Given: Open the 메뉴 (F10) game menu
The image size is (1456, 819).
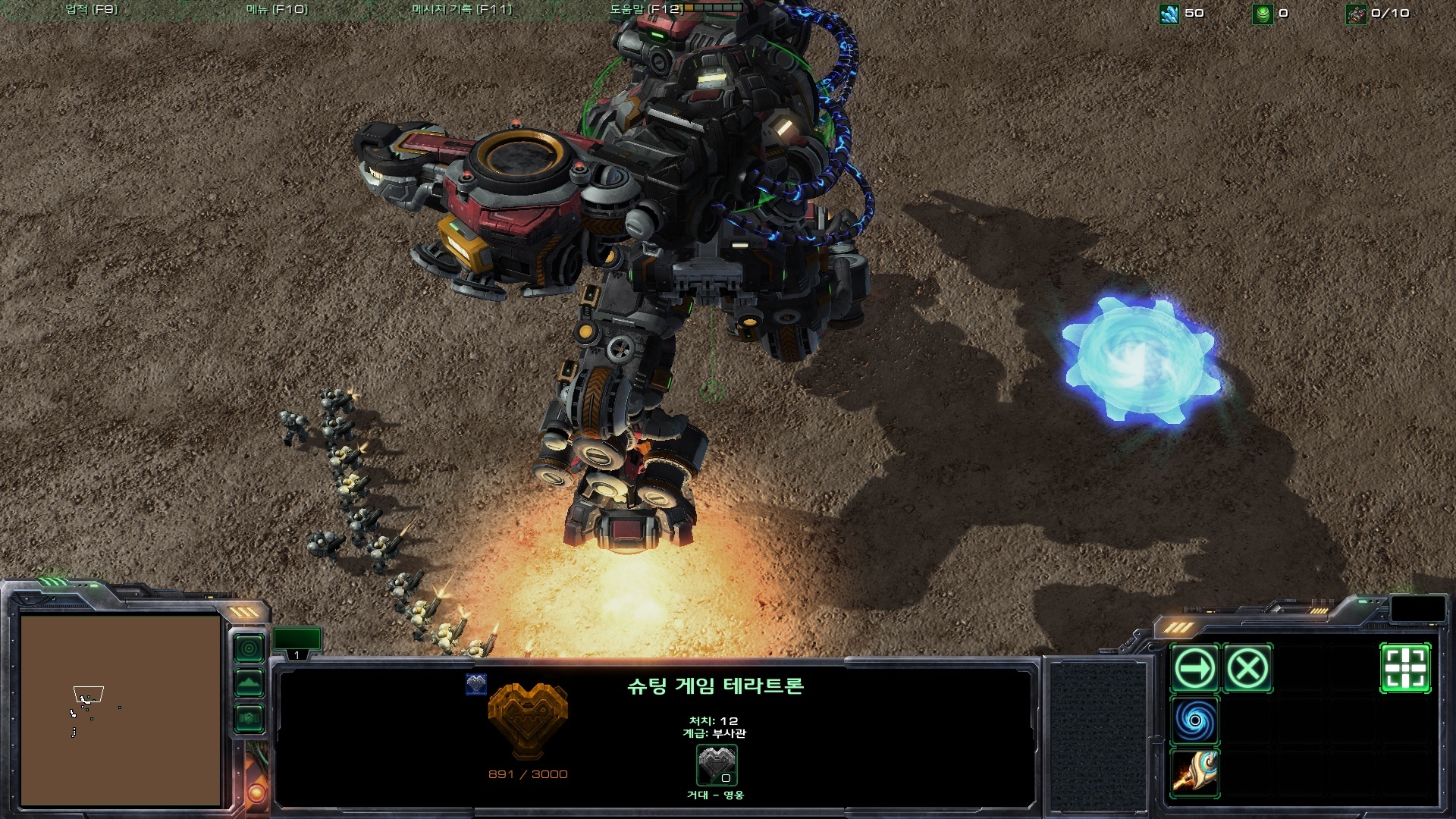Looking at the screenshot, I should (277, 10).
